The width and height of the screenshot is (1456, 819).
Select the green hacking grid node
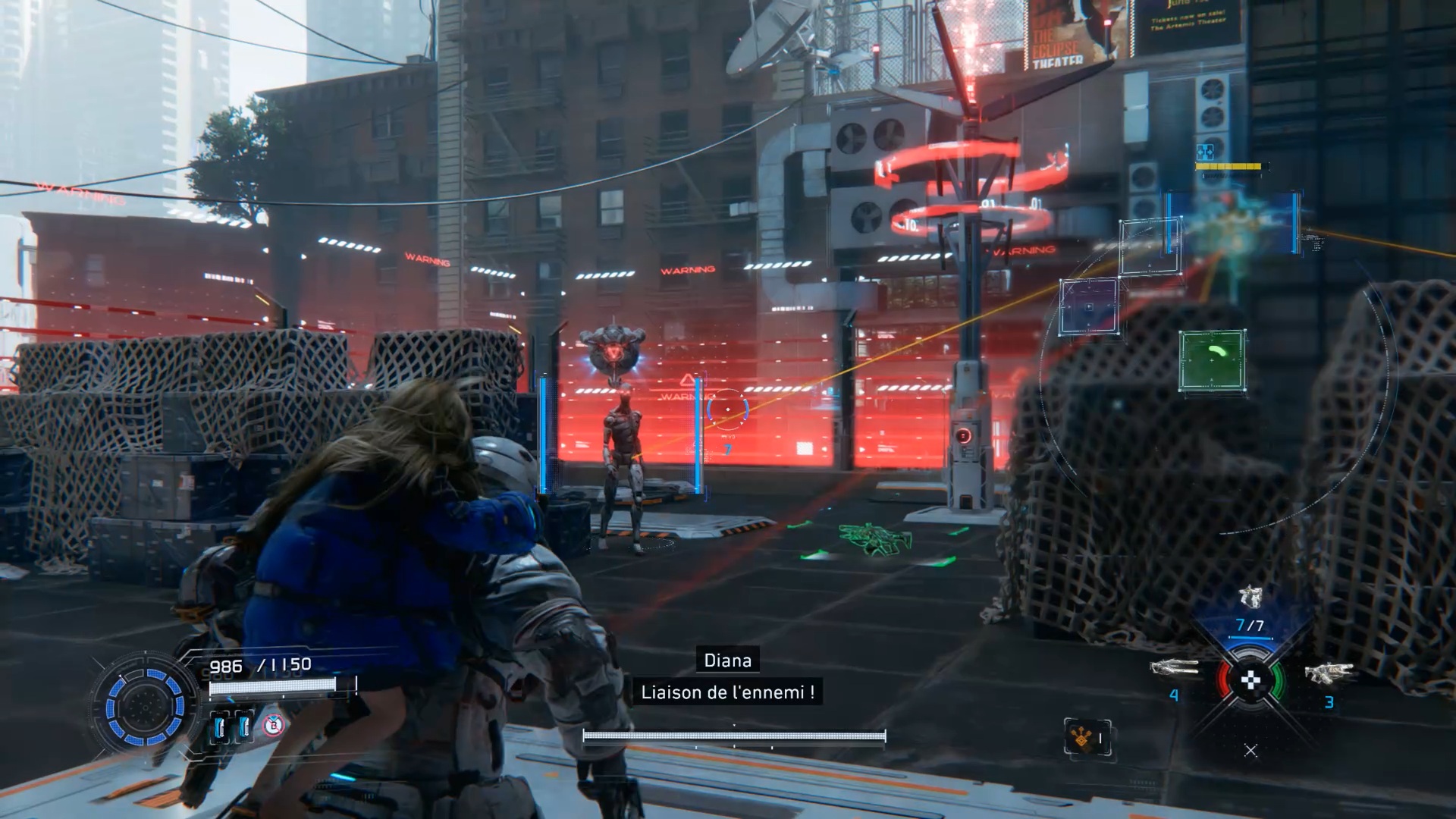(x=1212, y=360)
